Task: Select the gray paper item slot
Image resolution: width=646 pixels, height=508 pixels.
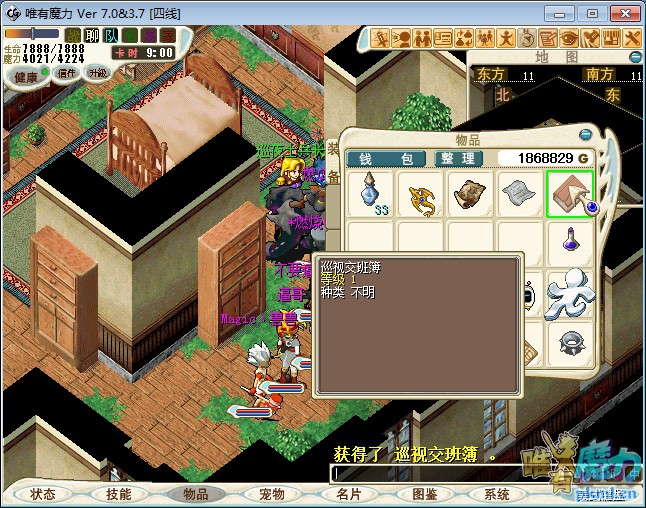Action: [520, 194]
